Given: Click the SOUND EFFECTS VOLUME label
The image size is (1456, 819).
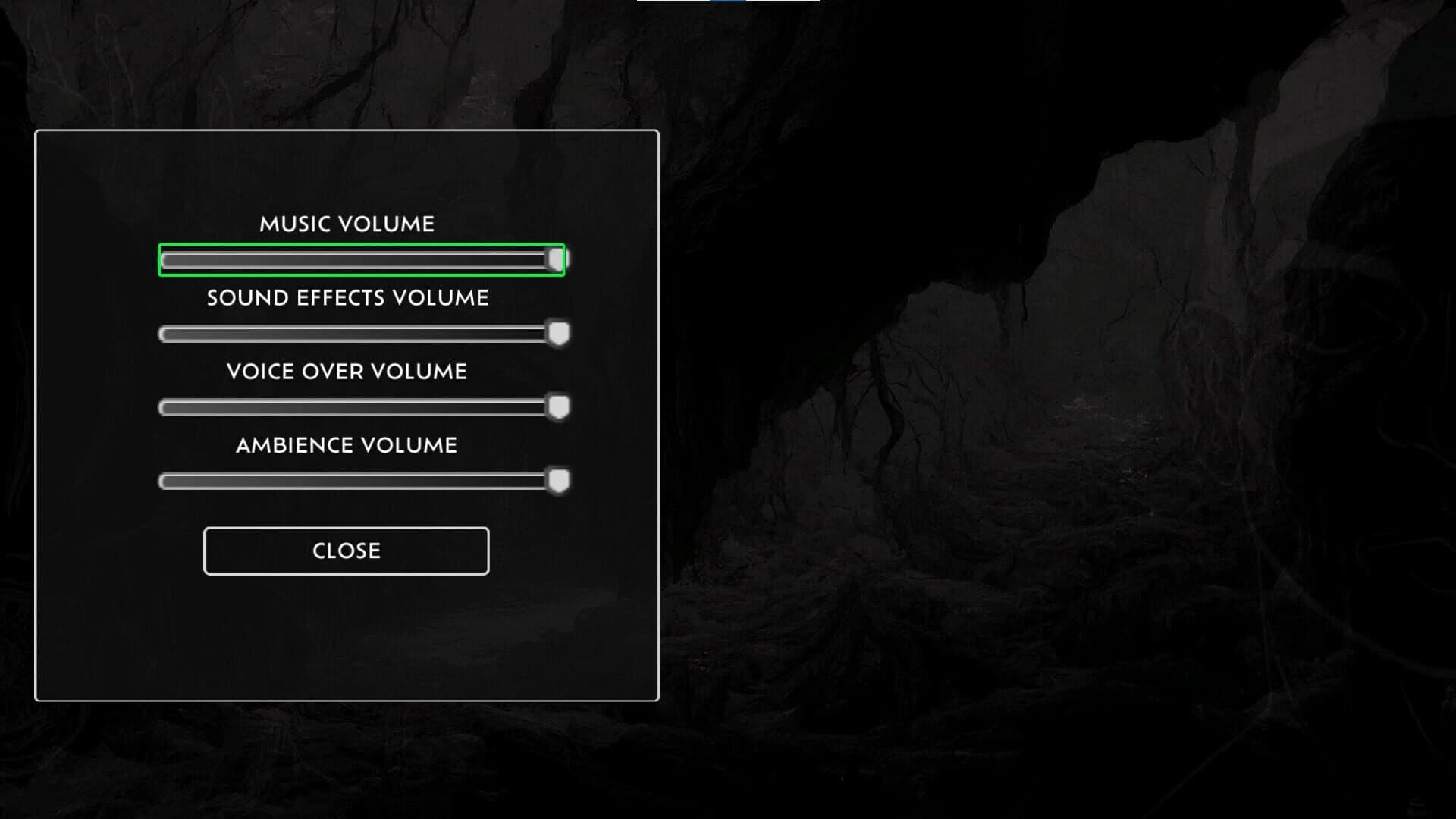Looking at the screenshot, I should coord(347,297).
